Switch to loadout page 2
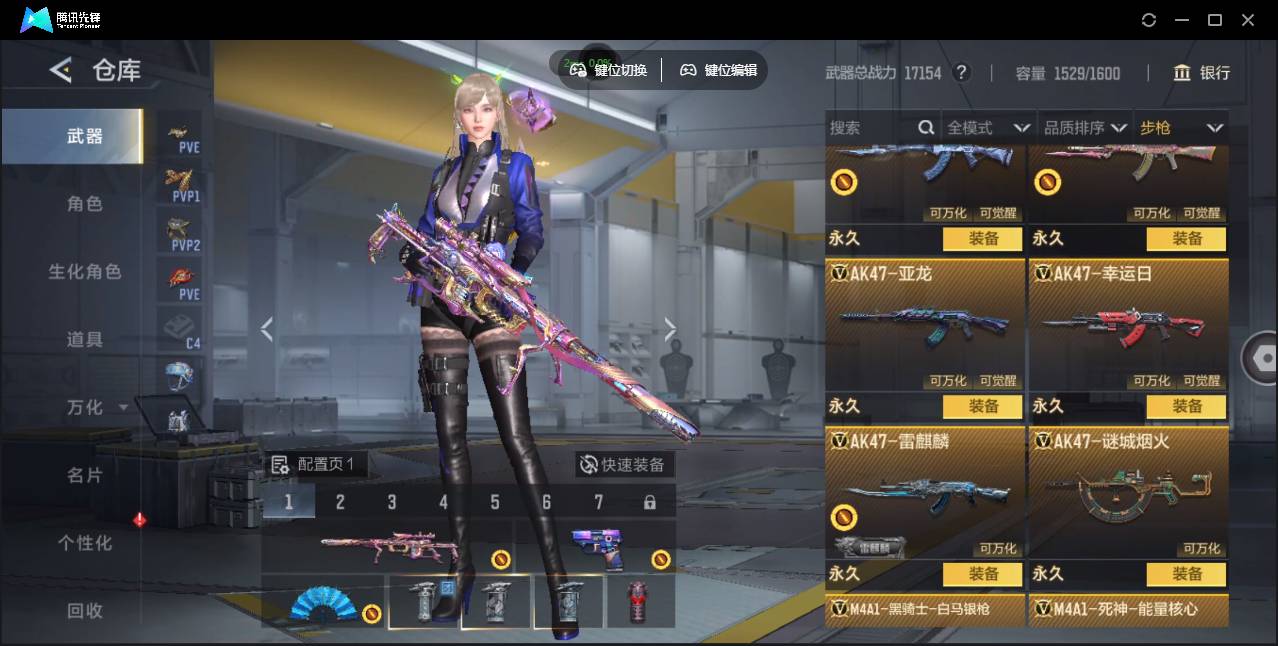The image size is (1278, 646). pos(340,502)
